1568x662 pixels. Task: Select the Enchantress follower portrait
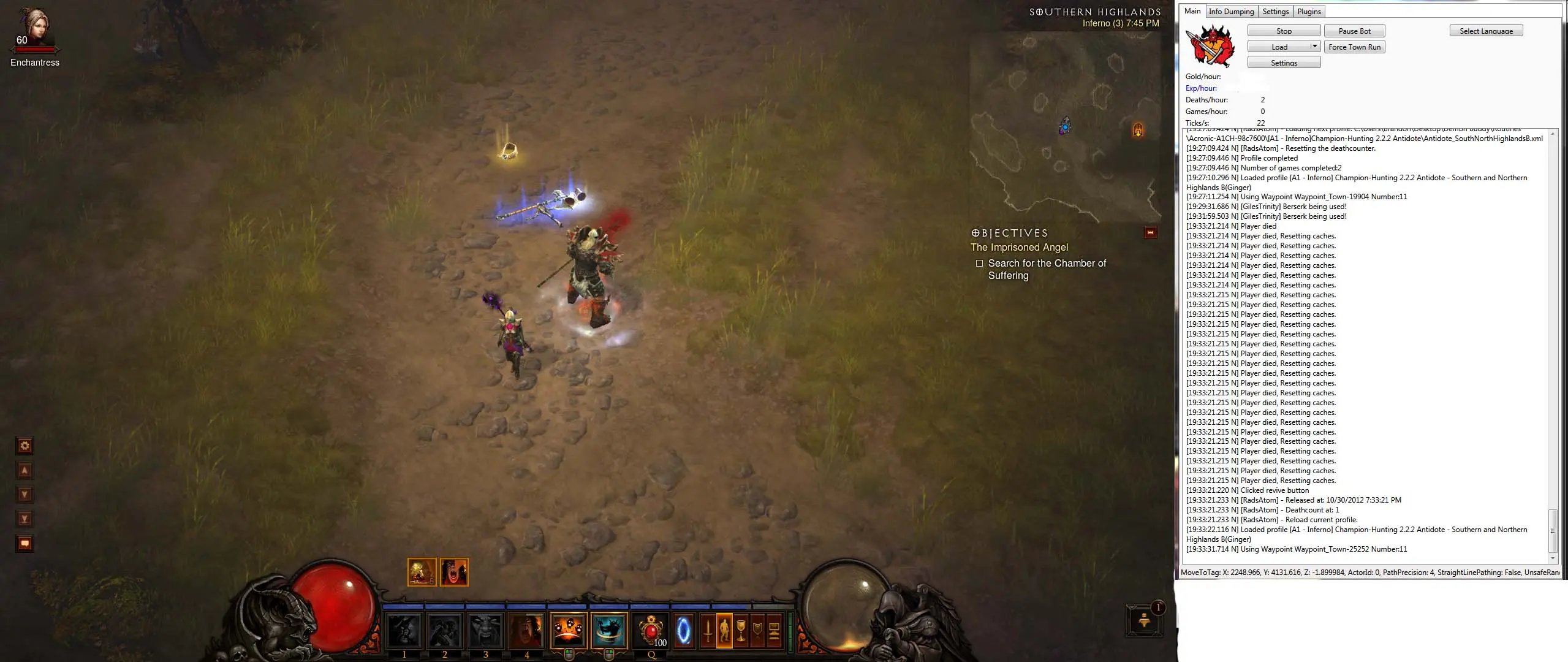pyautogui.click(x=35, y=28)
